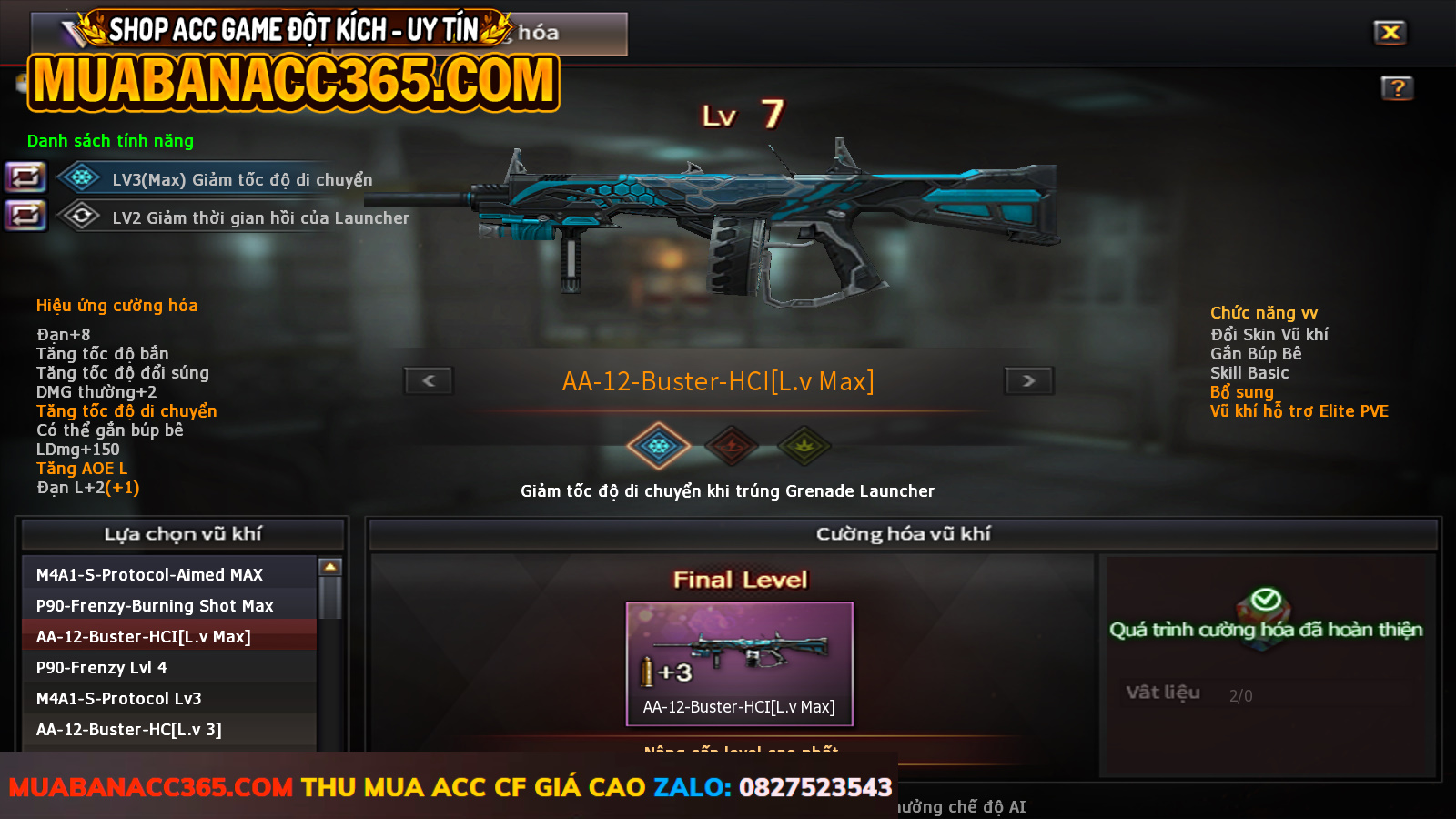Viewport: 1456px width, 819px height.
Task: Click the LV3(Max) movement slow feature icon
Action: coord(81,177)
